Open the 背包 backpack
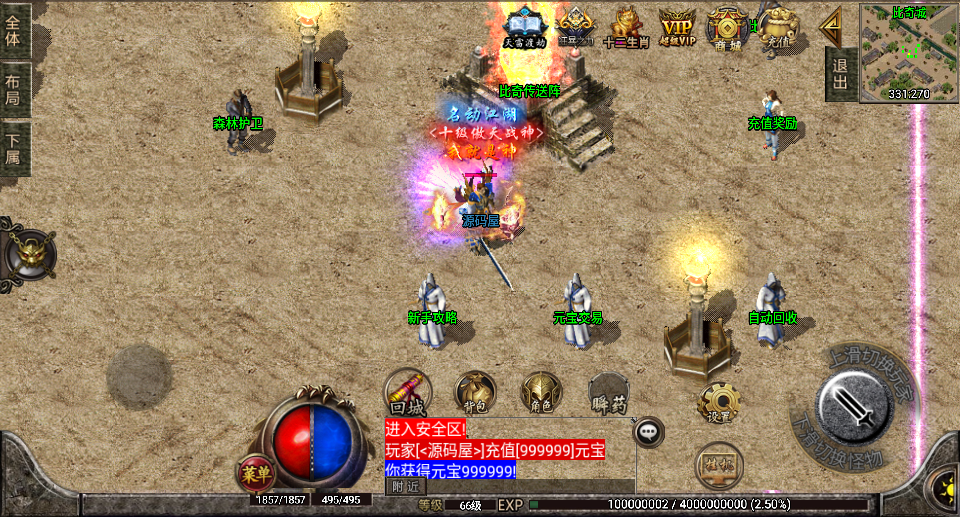The image size is (960, 517). [475, 392]
